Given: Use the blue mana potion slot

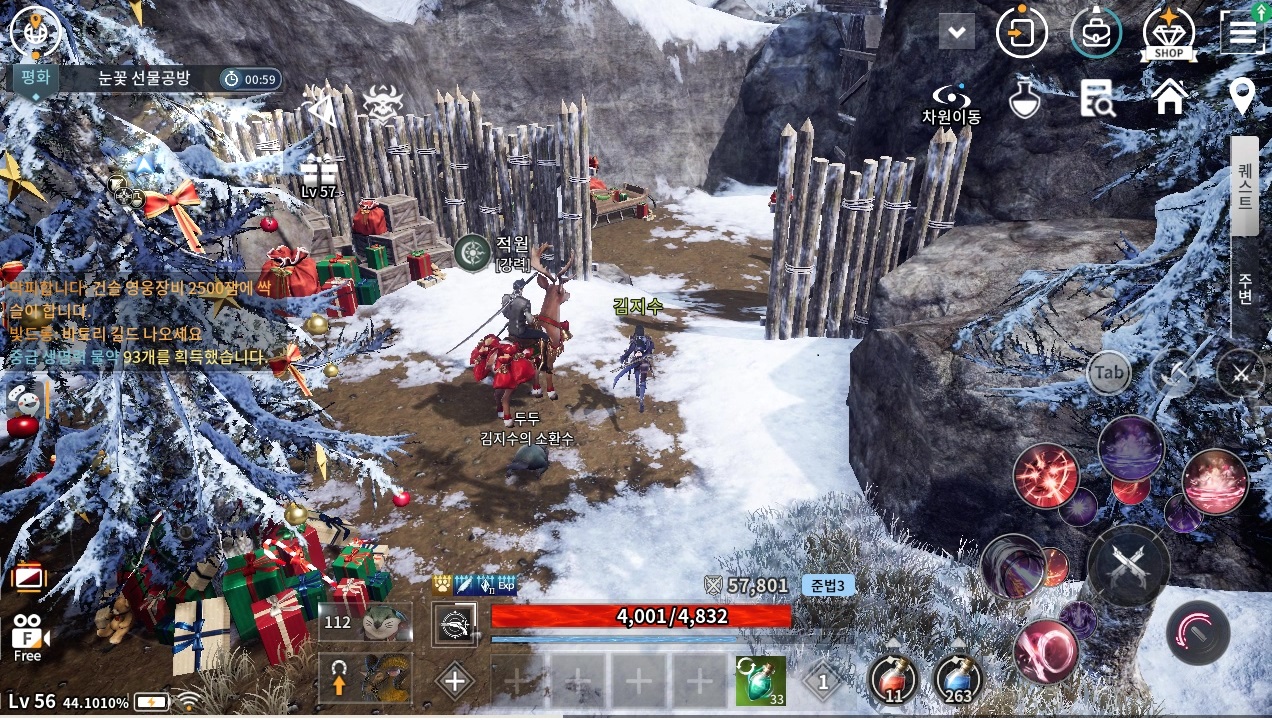Looking at the screenshot, I should [x=959, y=678].
